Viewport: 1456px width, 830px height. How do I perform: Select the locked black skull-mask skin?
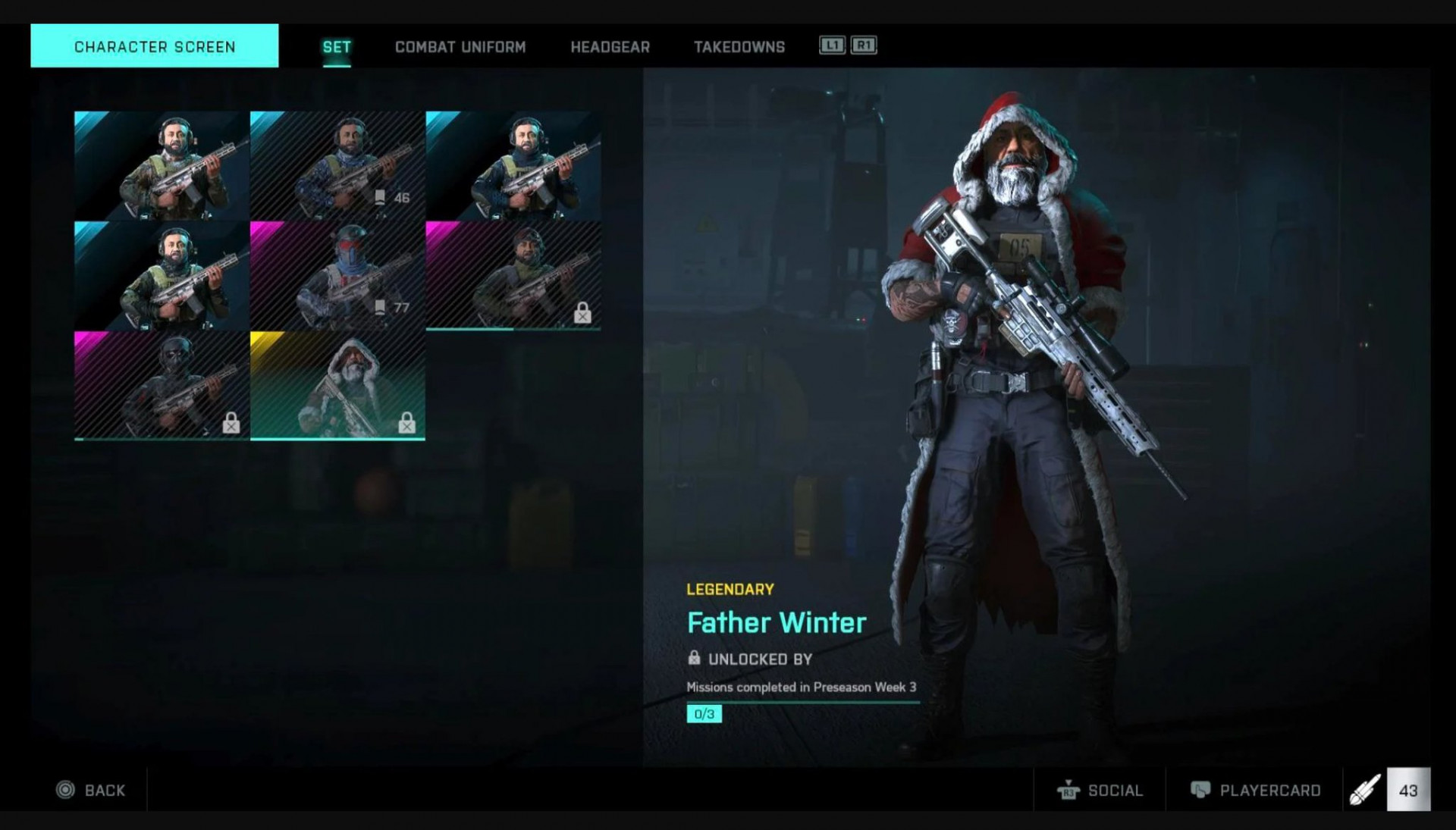[162, 385]
